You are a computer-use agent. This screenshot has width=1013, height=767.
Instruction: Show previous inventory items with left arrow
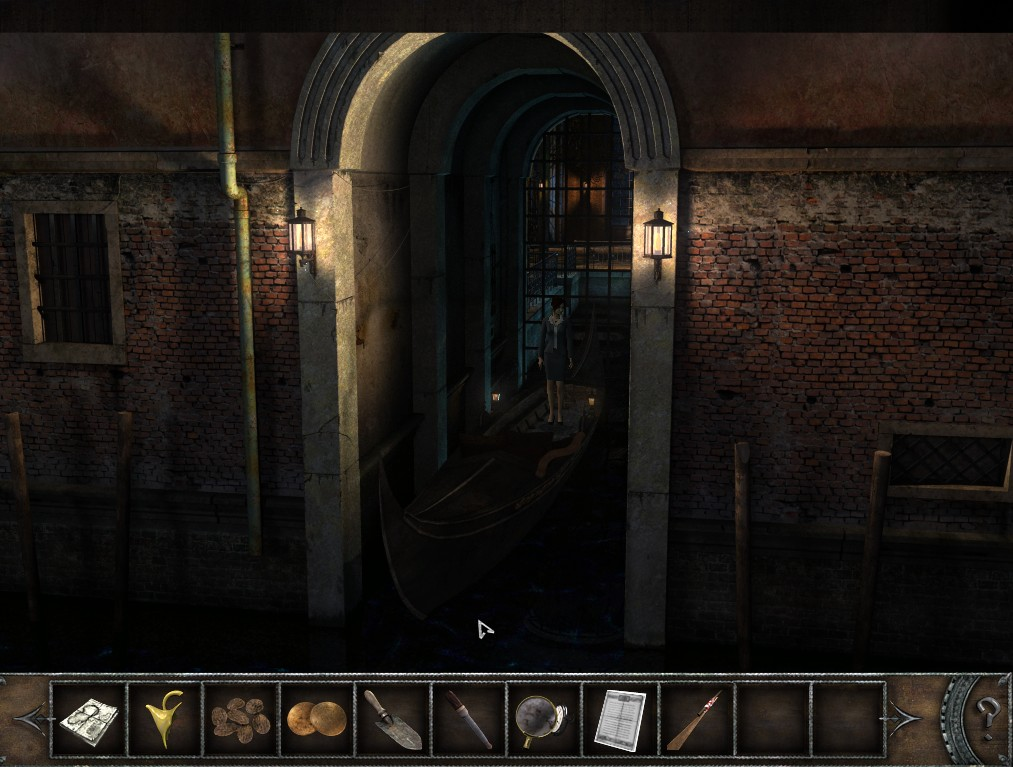pyautogui.click(x=28, y=719)
